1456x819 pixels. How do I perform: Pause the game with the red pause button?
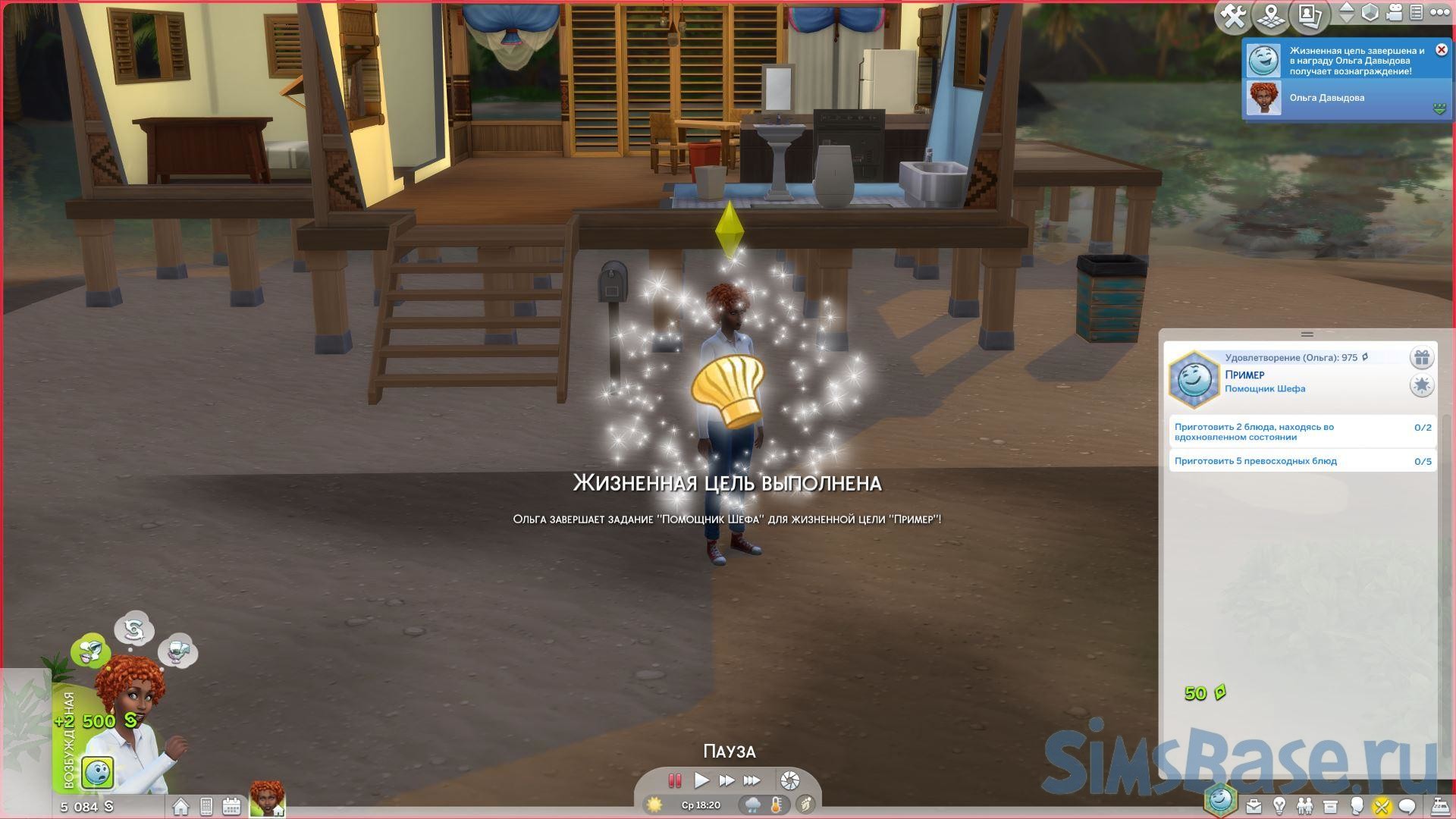pos(674,780)
